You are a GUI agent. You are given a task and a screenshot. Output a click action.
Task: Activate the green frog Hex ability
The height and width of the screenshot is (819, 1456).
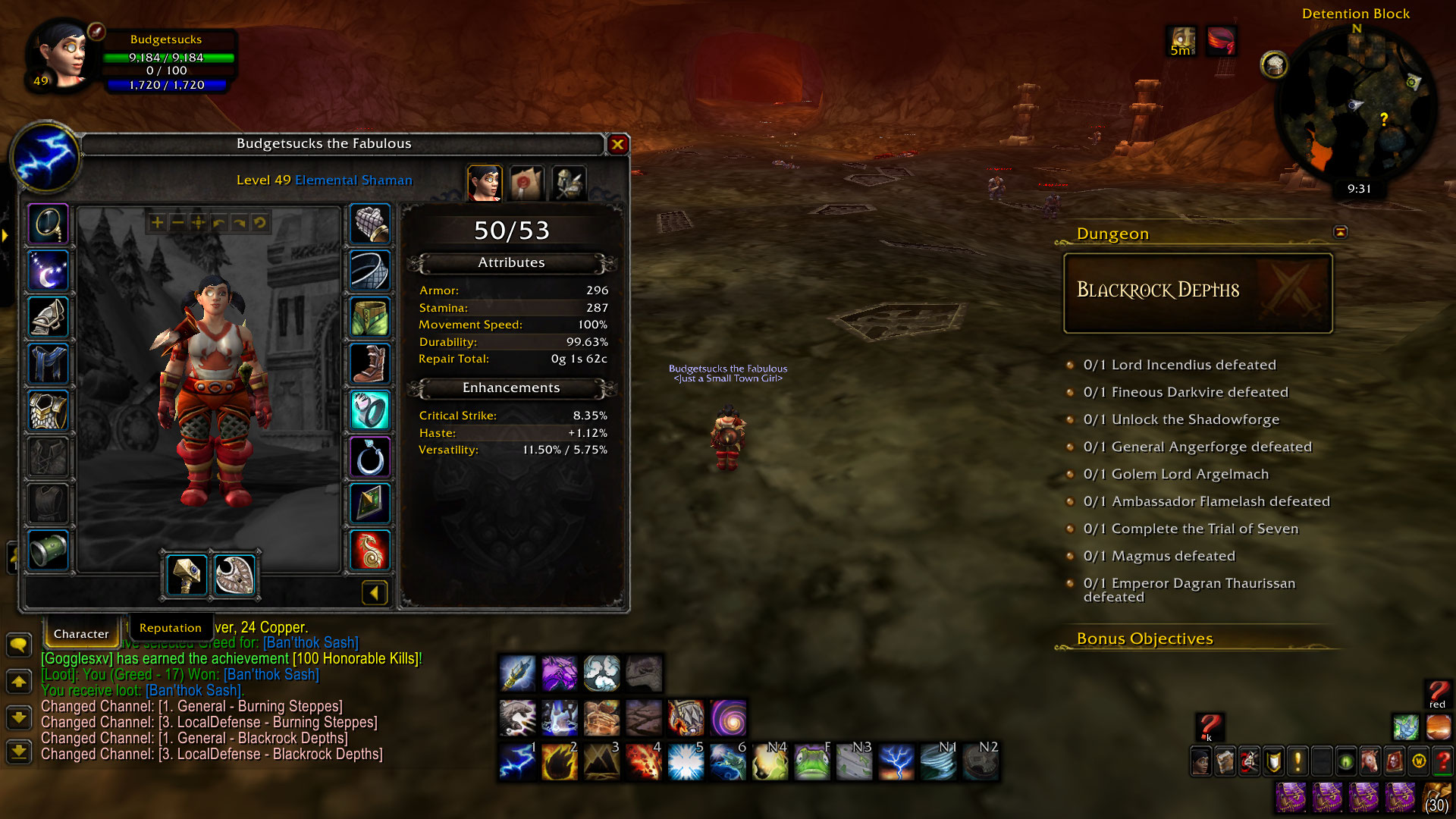tap(811, 761)
